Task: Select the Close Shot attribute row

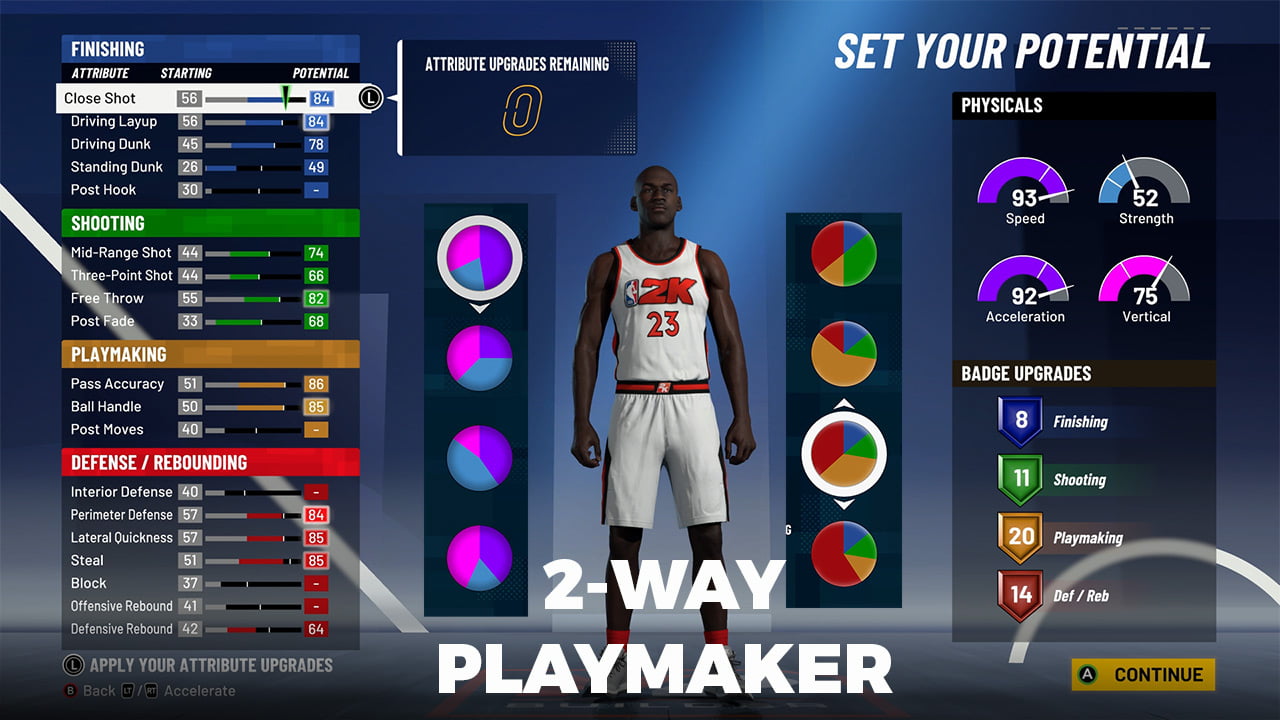Action: point(150,98)
